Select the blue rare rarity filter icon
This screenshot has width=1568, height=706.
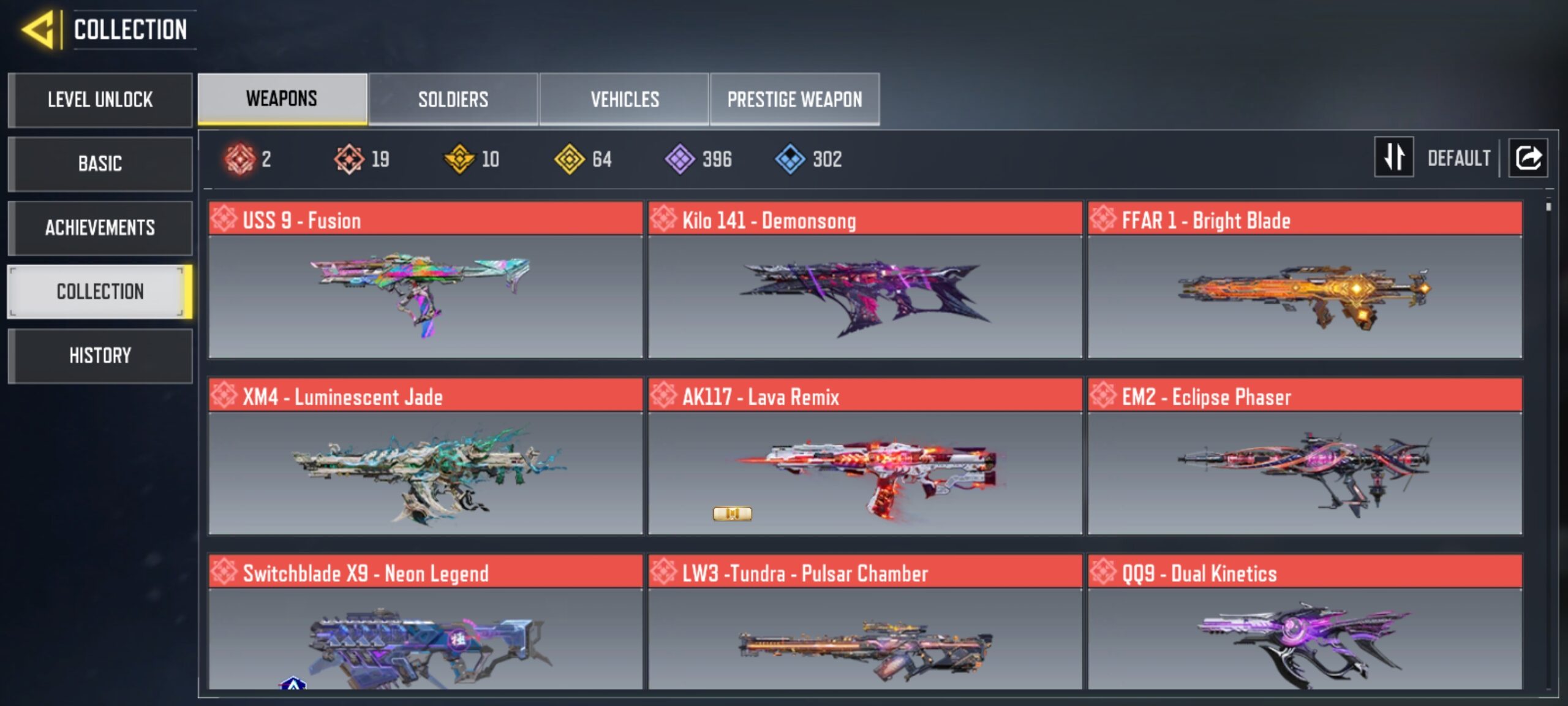791,159
